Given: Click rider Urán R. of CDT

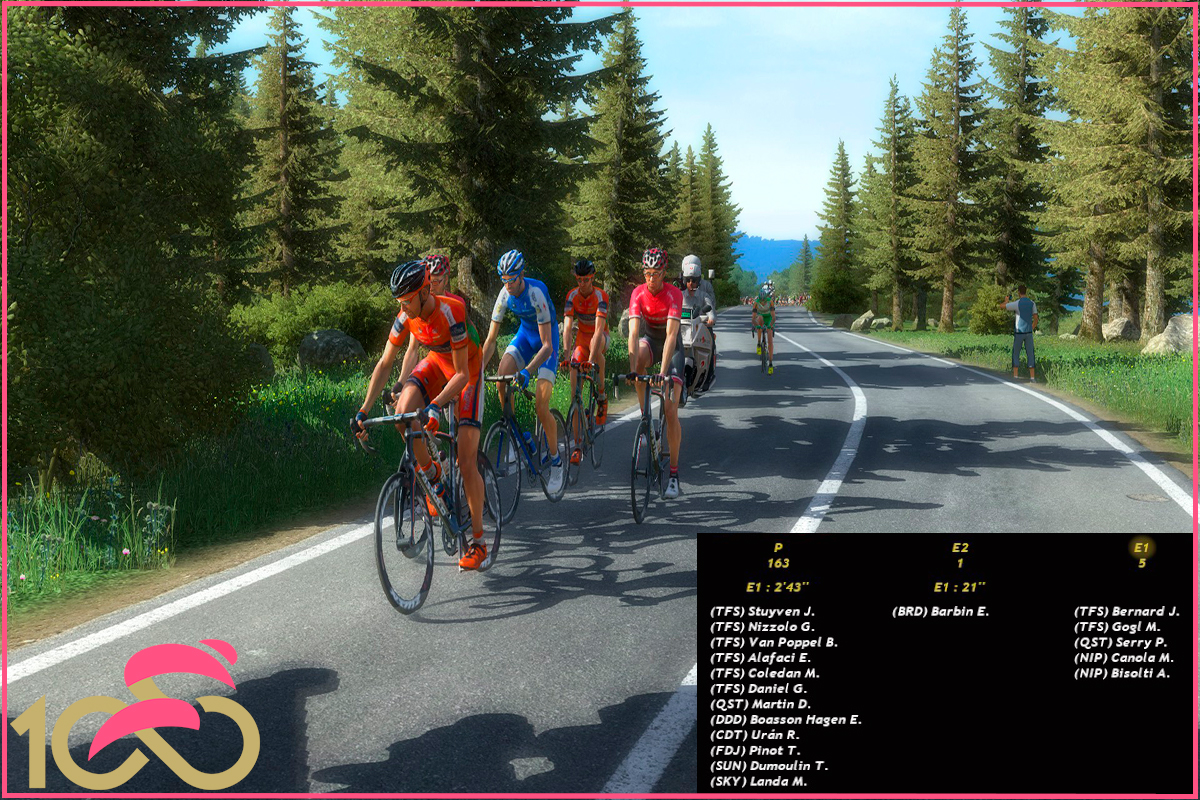Looking at the screenshot, I should click(755, 735).
